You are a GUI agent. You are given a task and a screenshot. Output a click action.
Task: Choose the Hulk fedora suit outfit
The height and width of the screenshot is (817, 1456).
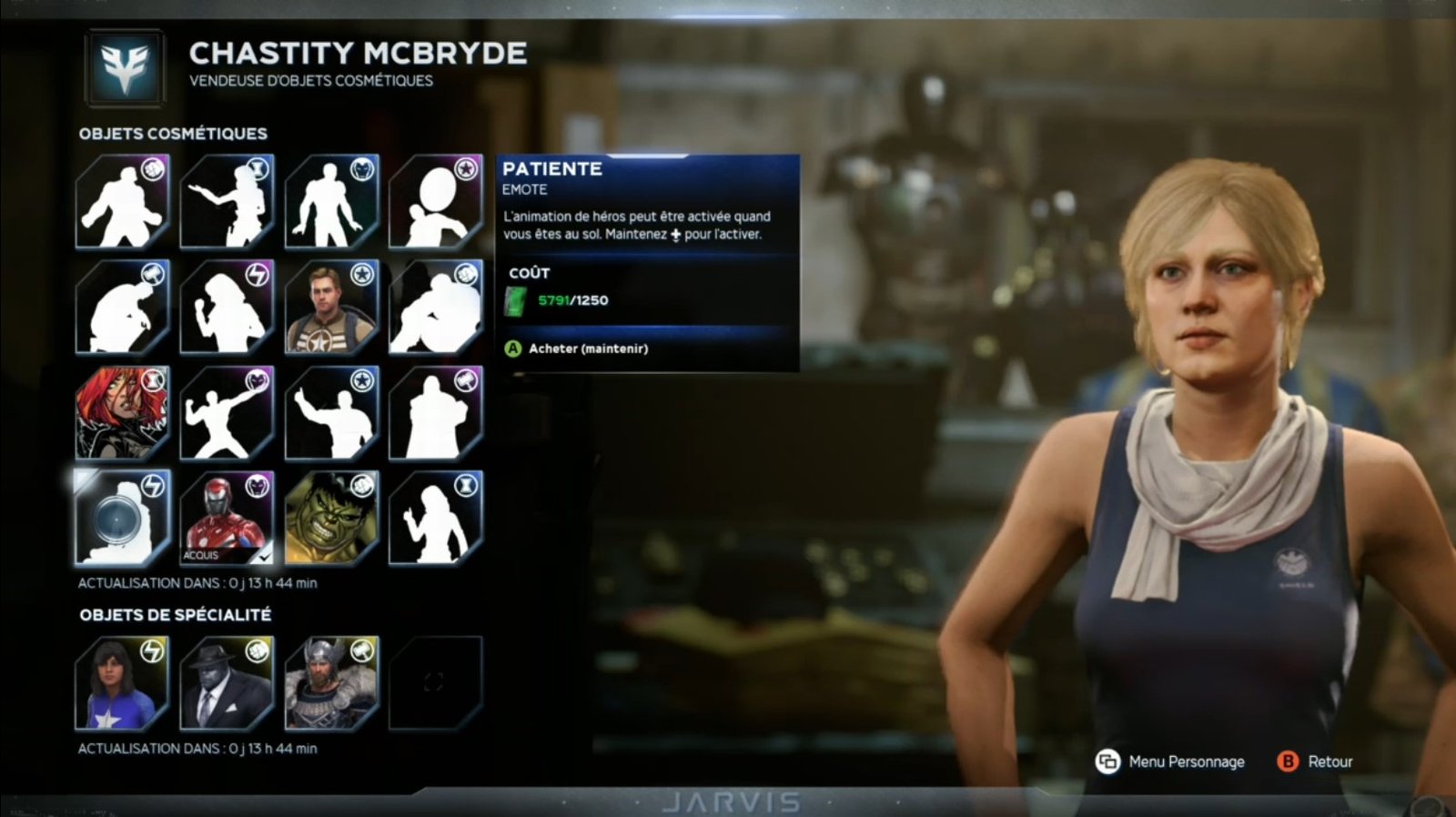(x=227, y=683)
